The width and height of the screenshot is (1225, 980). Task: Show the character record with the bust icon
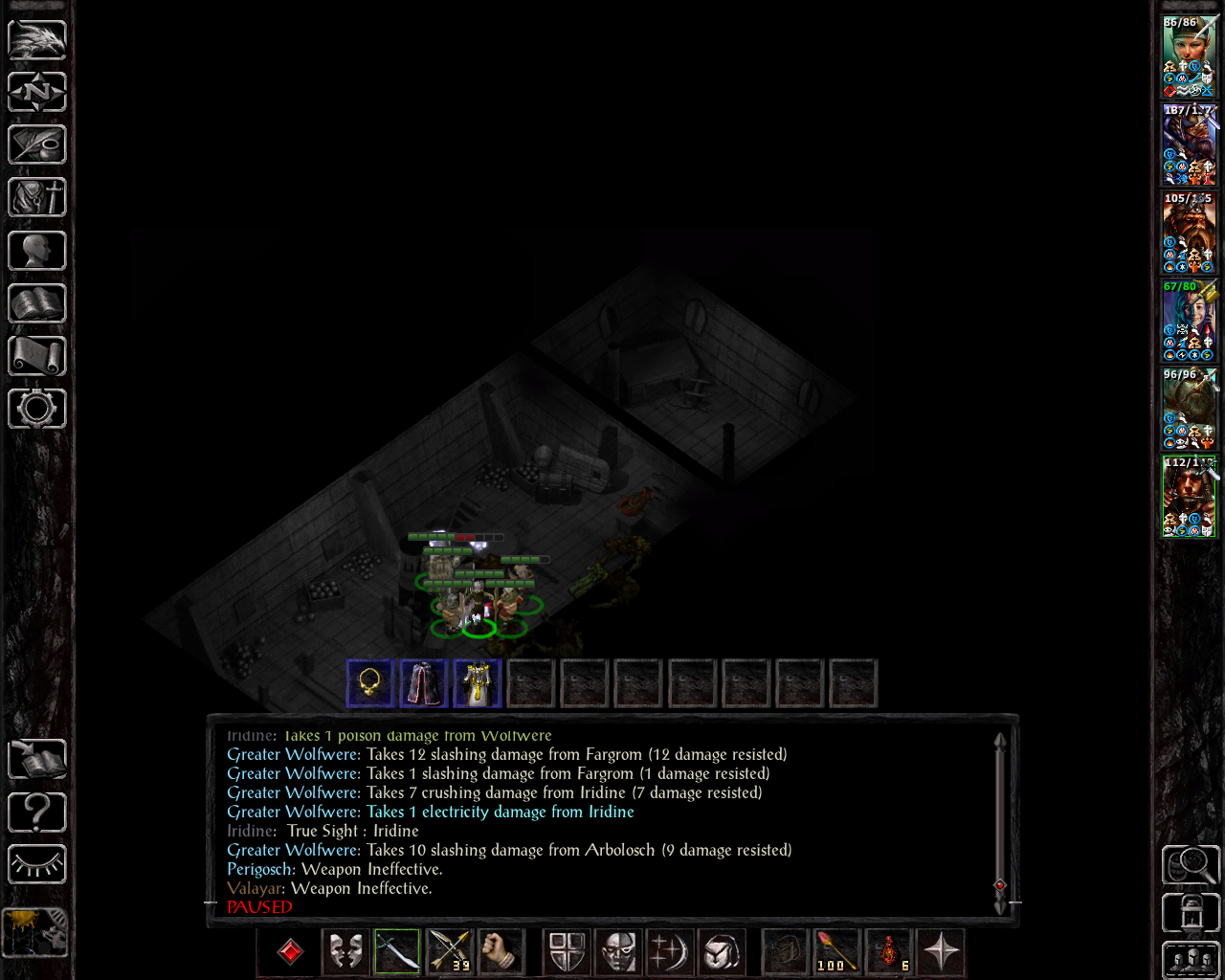tap(37, 251)
